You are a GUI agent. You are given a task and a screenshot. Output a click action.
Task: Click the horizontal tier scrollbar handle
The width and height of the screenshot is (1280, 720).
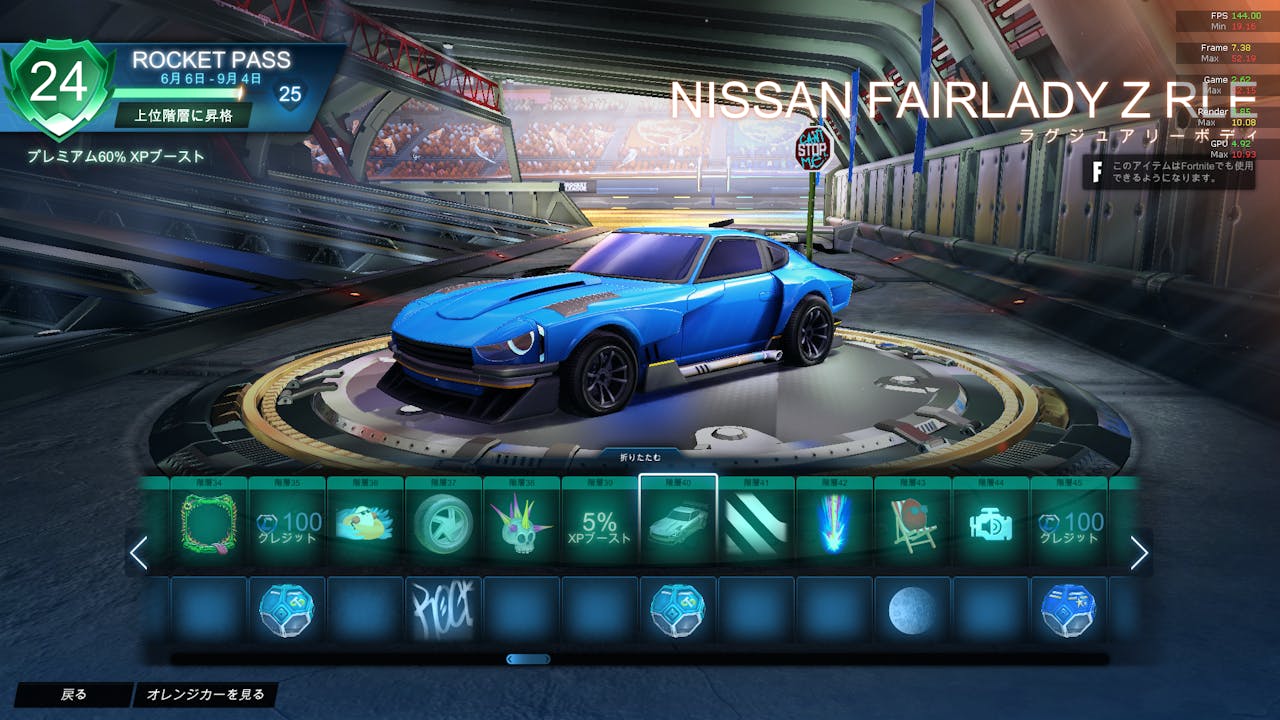coord(528,659)
